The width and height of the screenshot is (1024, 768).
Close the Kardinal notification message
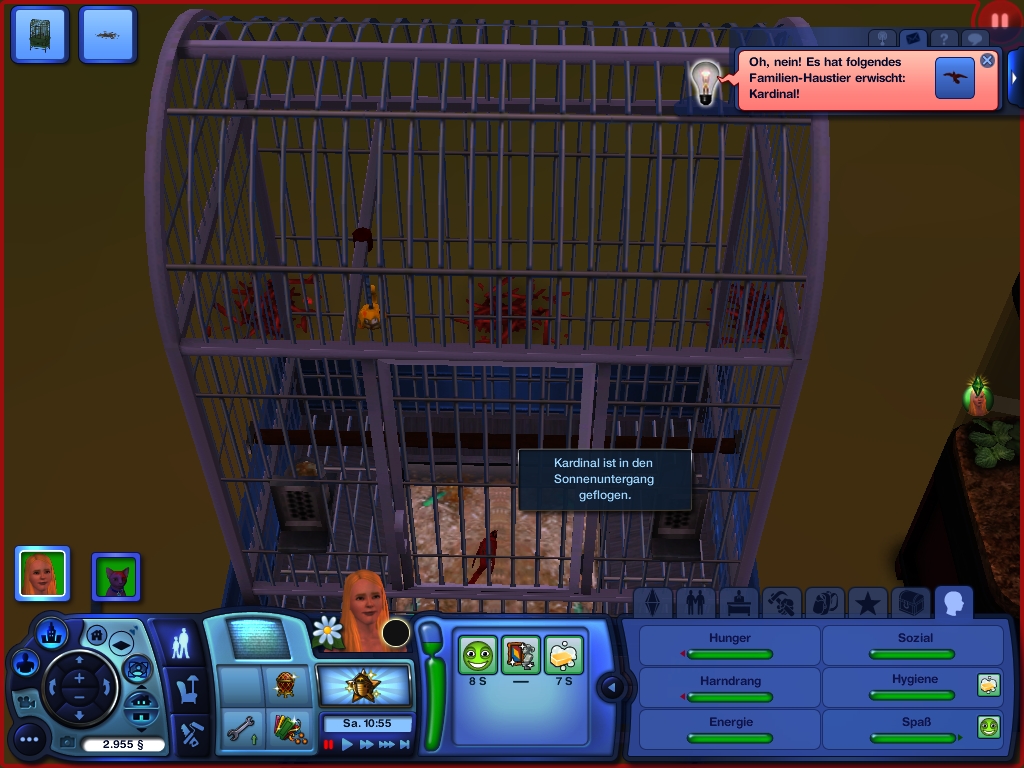[x=987, y=60]
